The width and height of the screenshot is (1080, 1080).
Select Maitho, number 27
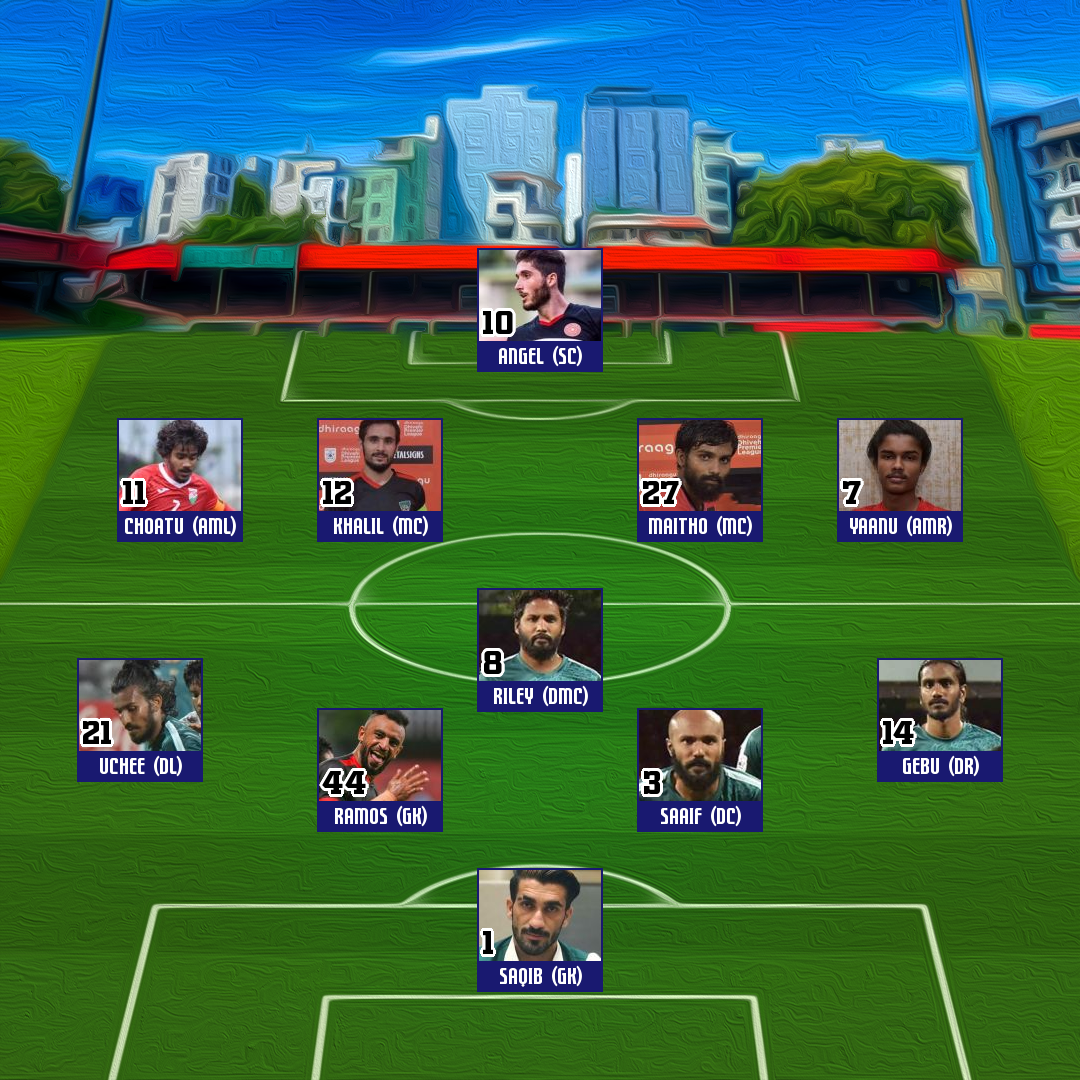(x=700, y=480)
